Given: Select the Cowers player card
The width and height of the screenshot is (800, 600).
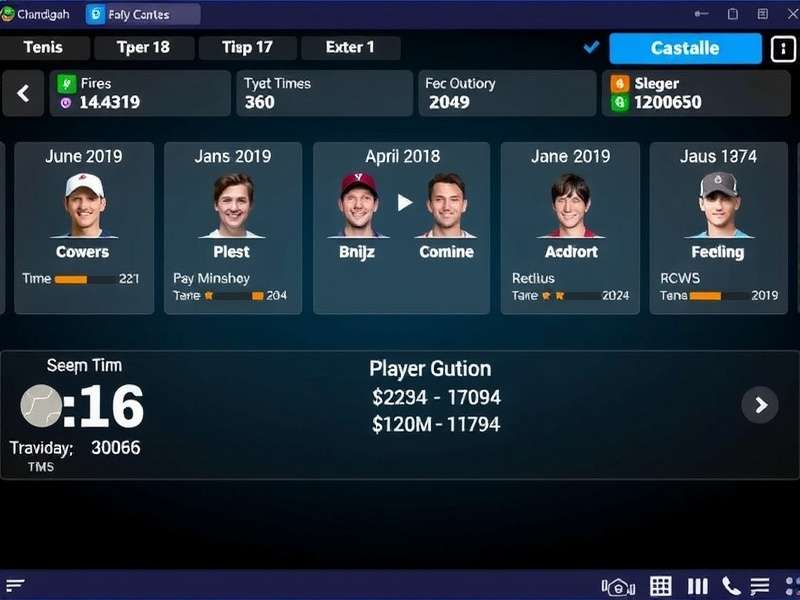Looking at the screenshot, I should [x=84, y=228].
